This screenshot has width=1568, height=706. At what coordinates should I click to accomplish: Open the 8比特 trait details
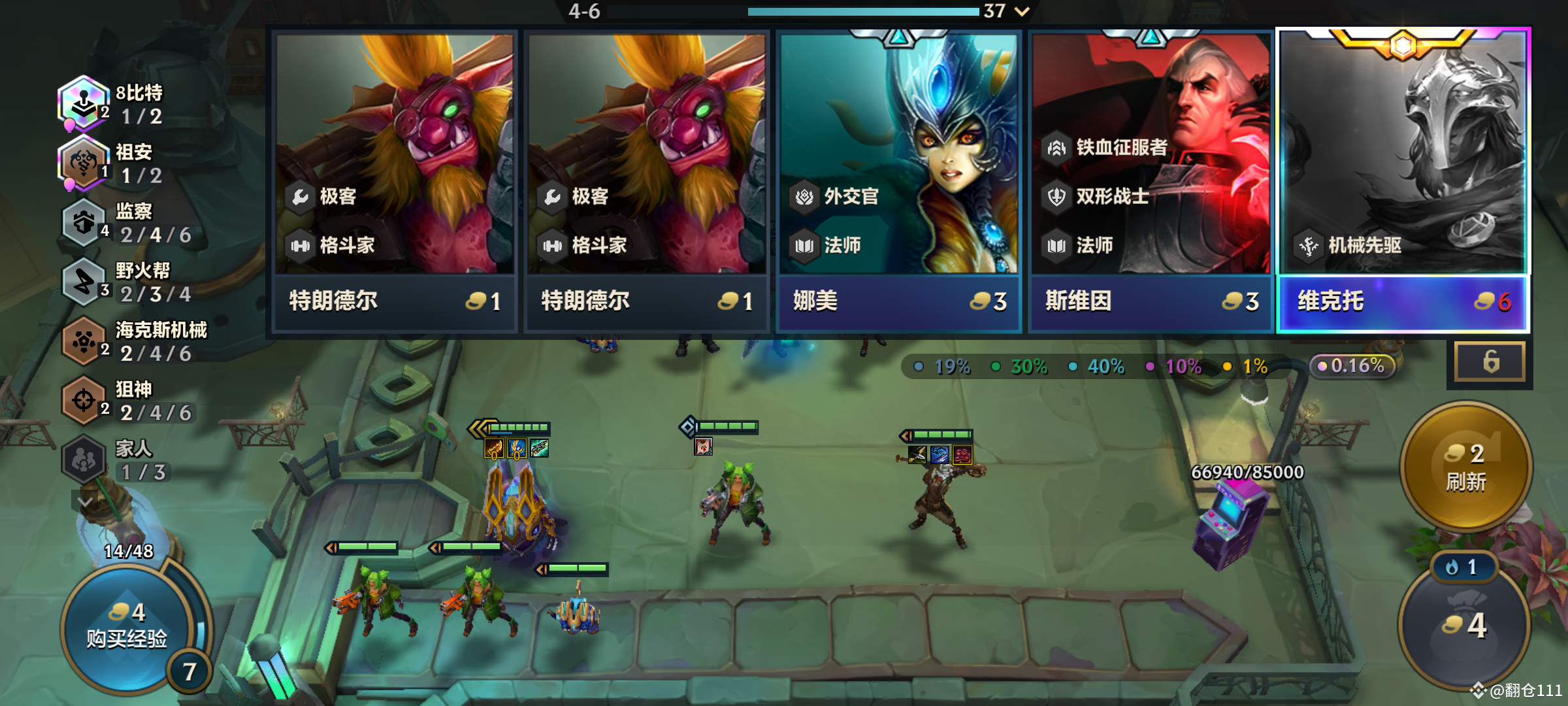111,105
